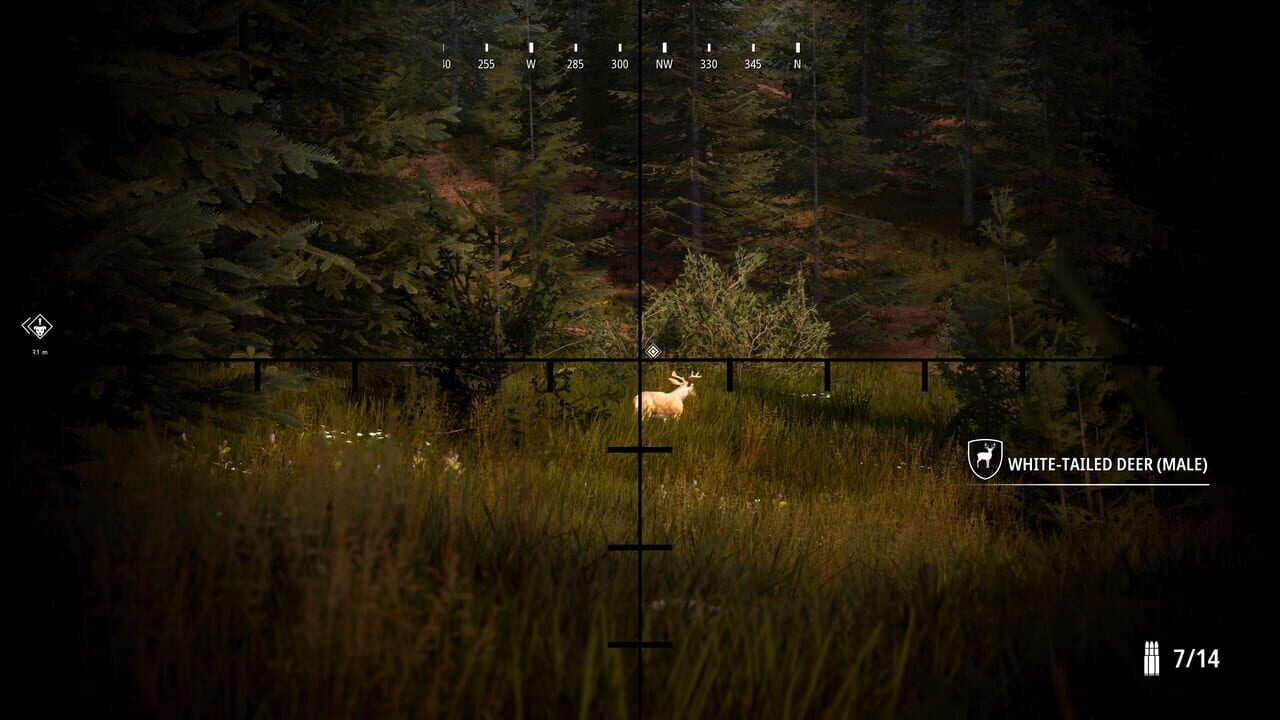Expand the compass tick above the 345 label

[x=753, y=47]
